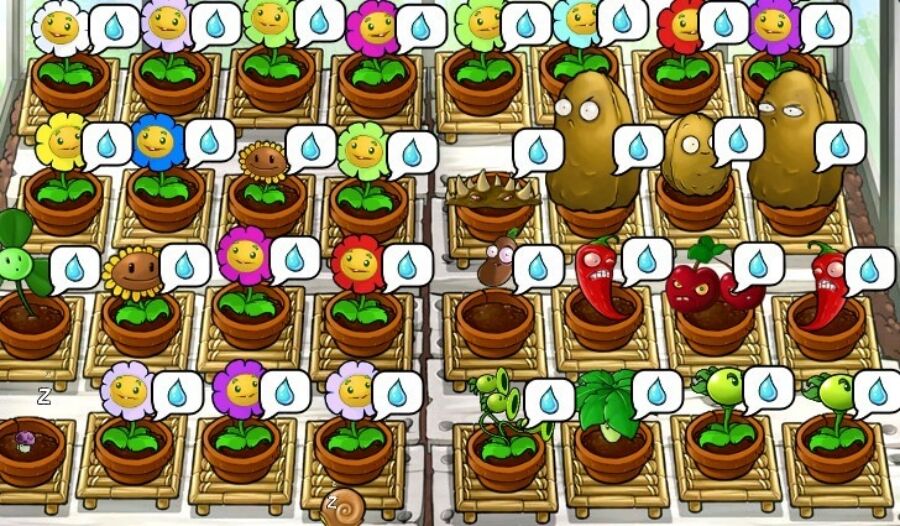This screenshot has width=900, height=526.
Task: Click the water bubble beside the umbrella leaf
Action: point(657,392)
